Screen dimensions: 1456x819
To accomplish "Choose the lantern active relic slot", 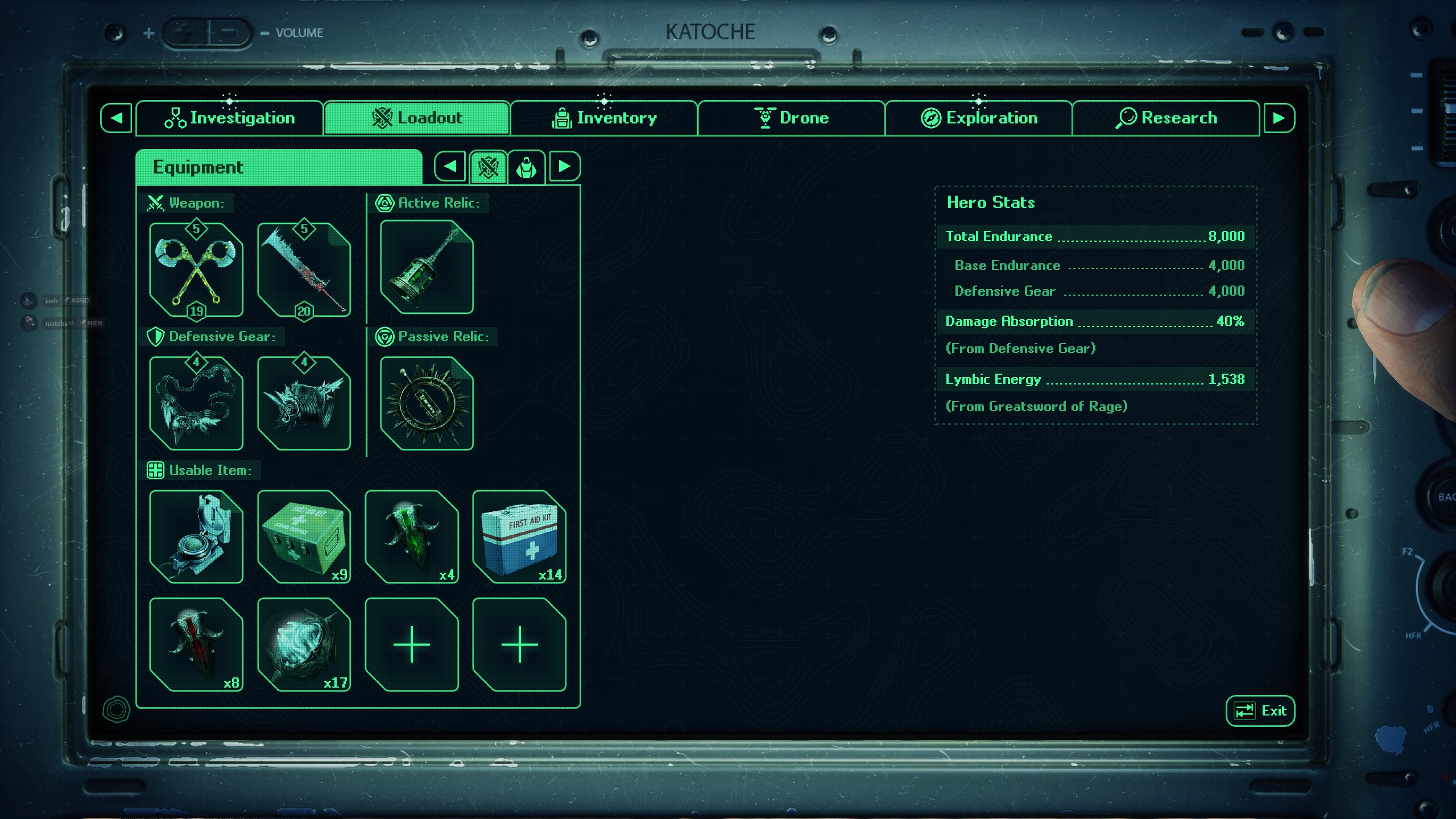I will click(427, 267).
